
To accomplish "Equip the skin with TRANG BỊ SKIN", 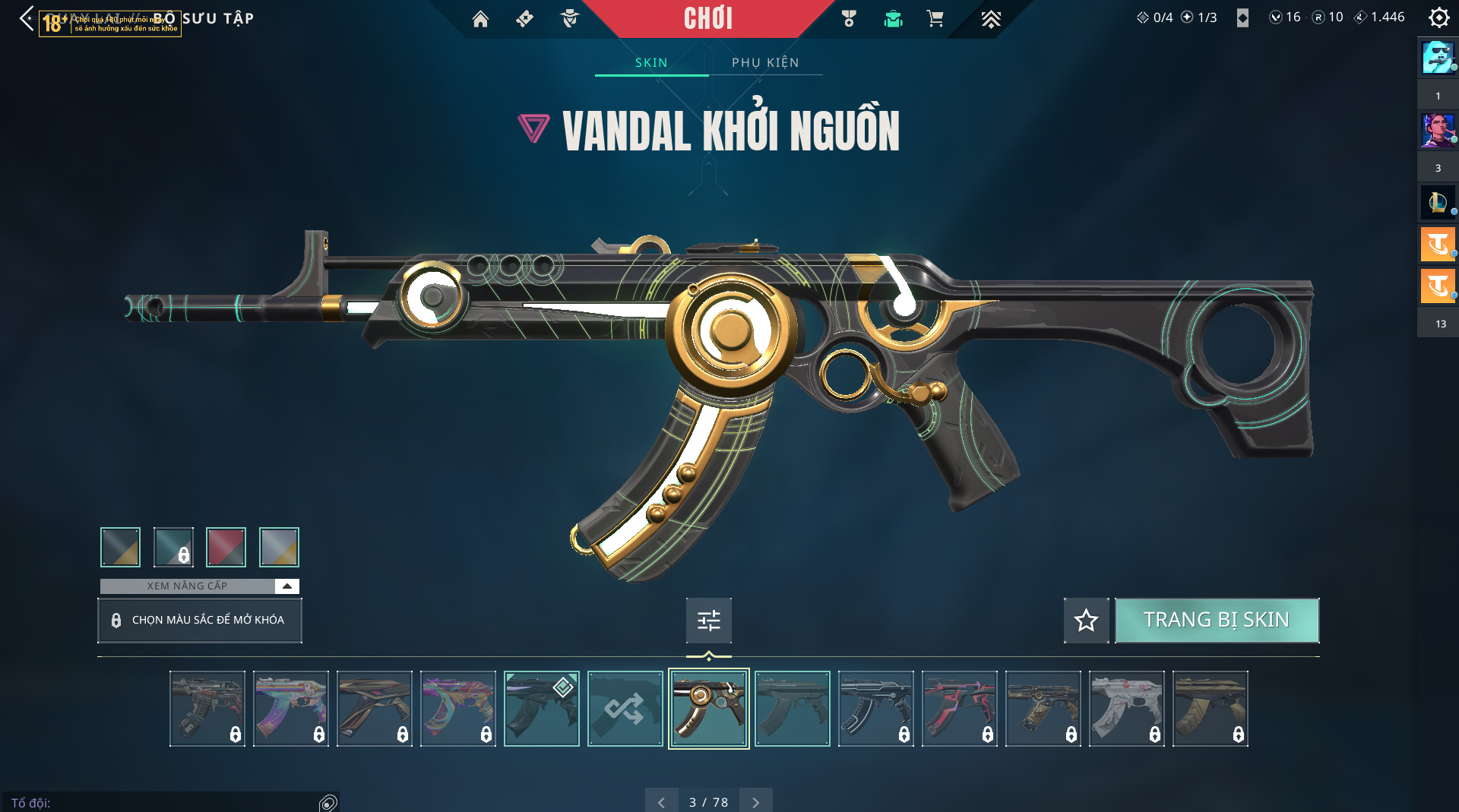I will pos(1216,620).
